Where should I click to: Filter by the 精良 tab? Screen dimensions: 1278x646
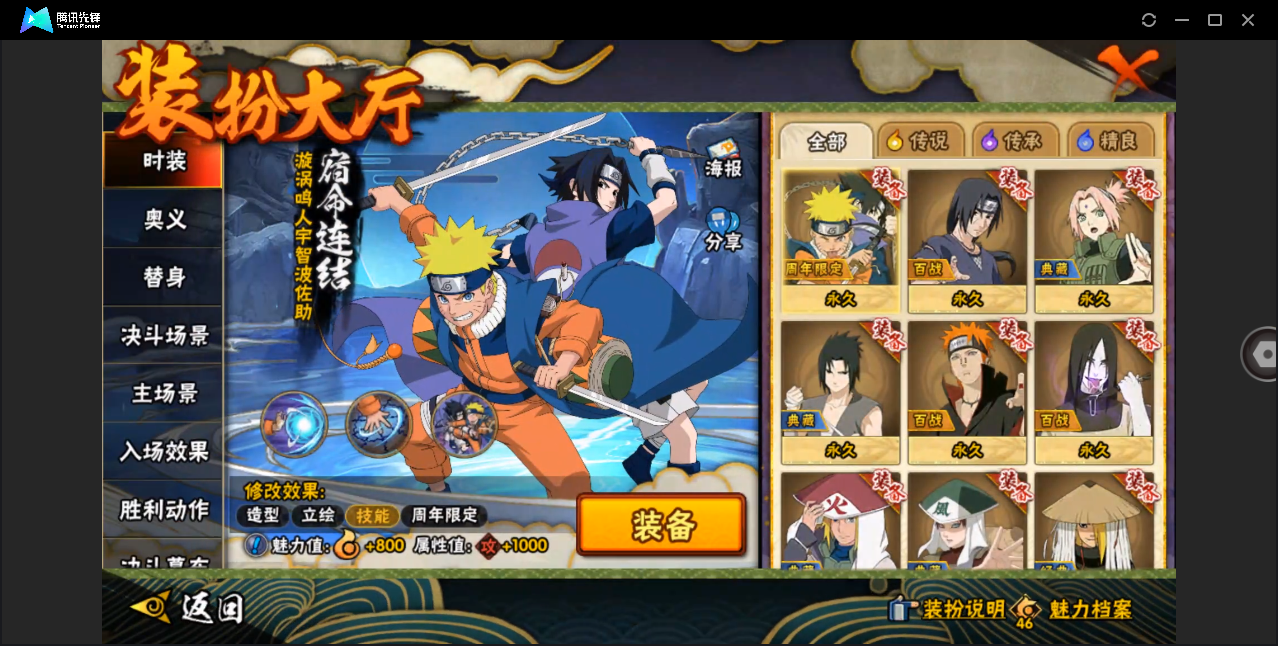(1110, 141)
